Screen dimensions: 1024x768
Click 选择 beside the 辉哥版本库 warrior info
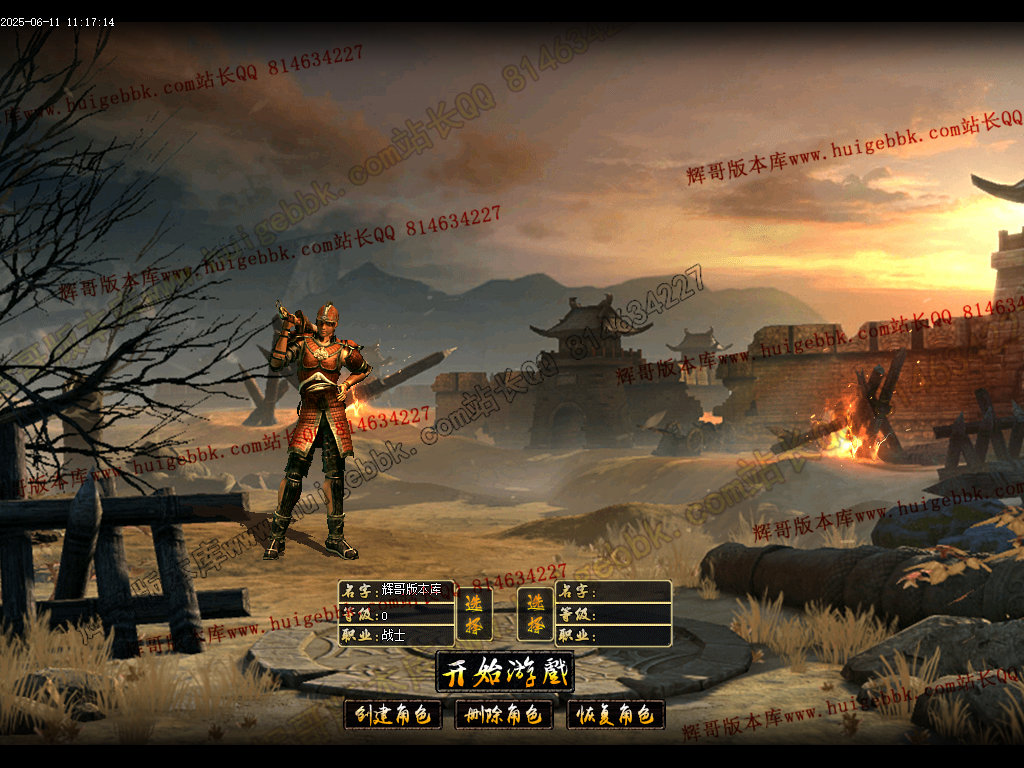point(474,613)
